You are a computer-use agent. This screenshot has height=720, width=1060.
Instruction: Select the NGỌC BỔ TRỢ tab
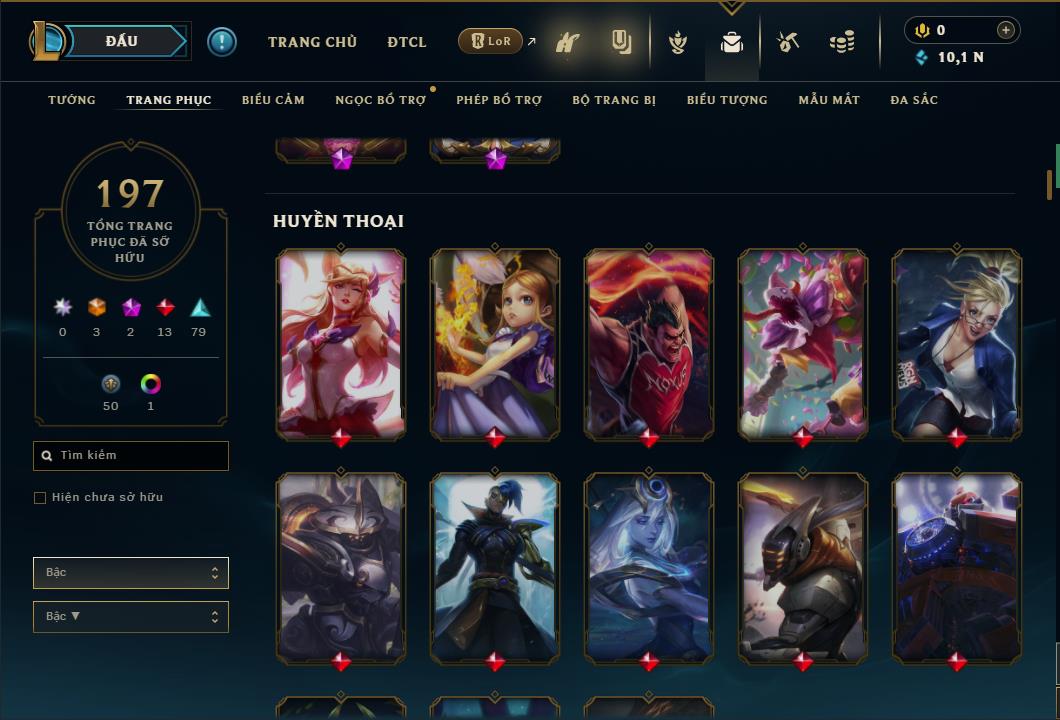[380, 100]
